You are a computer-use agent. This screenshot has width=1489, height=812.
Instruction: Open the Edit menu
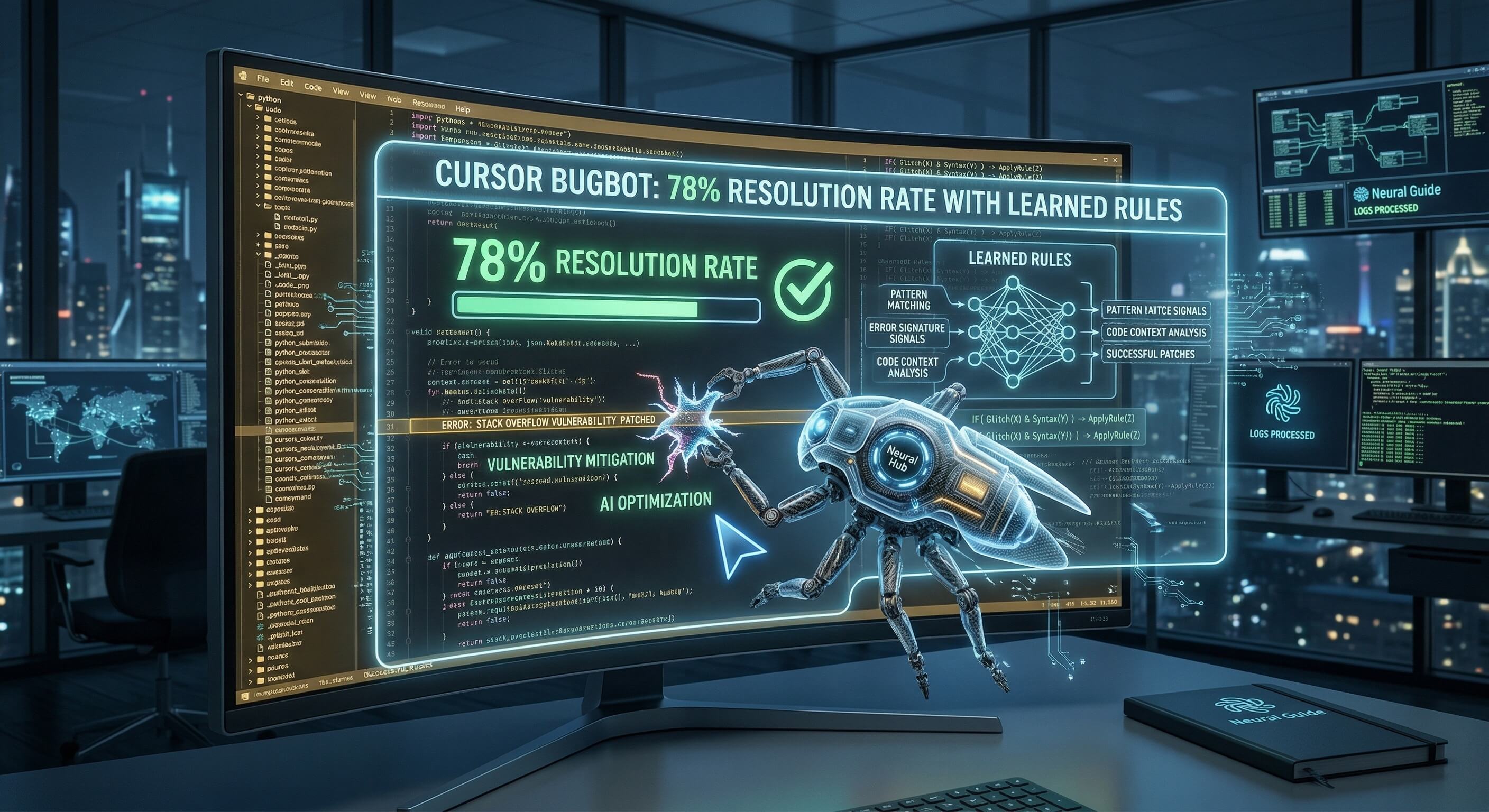coord(287,82)
